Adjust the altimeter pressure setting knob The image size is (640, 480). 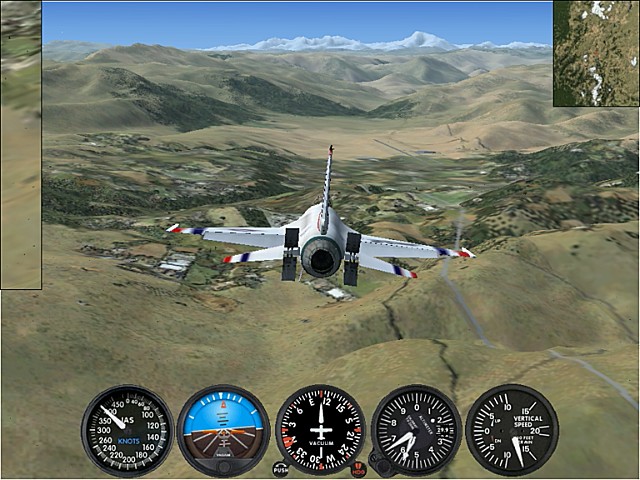pos(379,464)
